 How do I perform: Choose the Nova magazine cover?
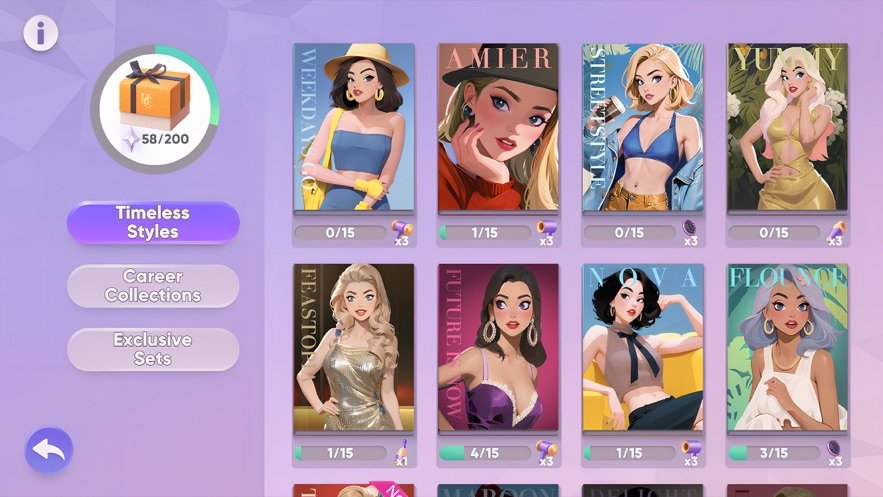pyautogui.click(x=642, y=348)
